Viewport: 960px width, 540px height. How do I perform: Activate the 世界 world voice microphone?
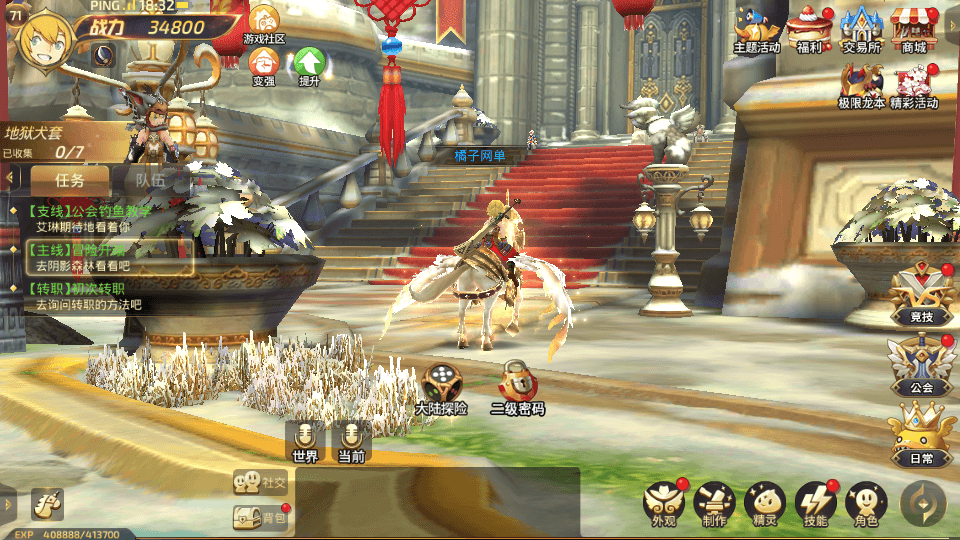click(x=304, y=439)
